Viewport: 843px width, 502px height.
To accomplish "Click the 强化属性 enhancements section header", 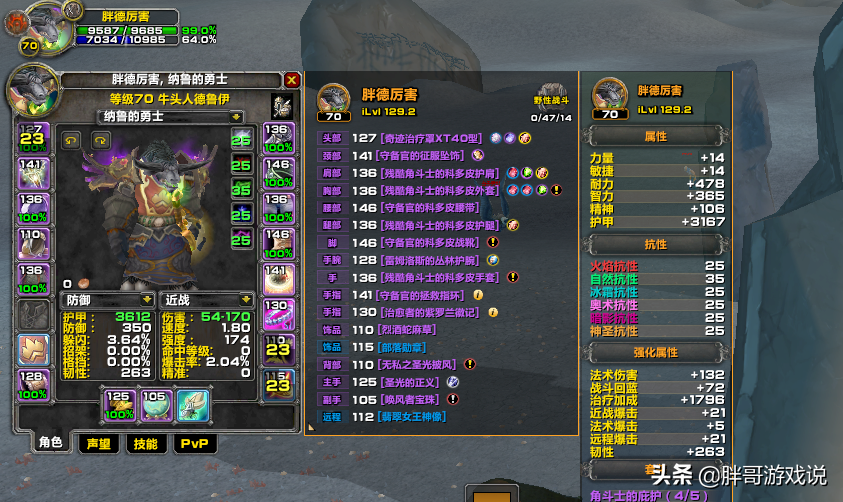I will (655, 352).
